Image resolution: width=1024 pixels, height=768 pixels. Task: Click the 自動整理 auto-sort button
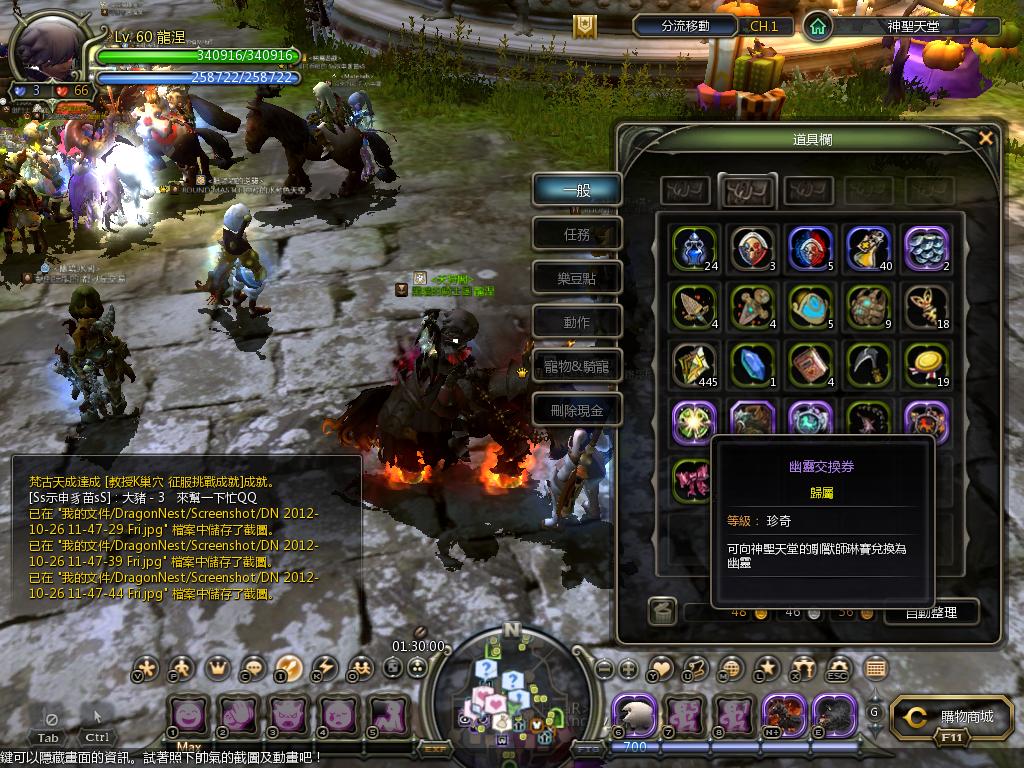[x=930, y=612]
